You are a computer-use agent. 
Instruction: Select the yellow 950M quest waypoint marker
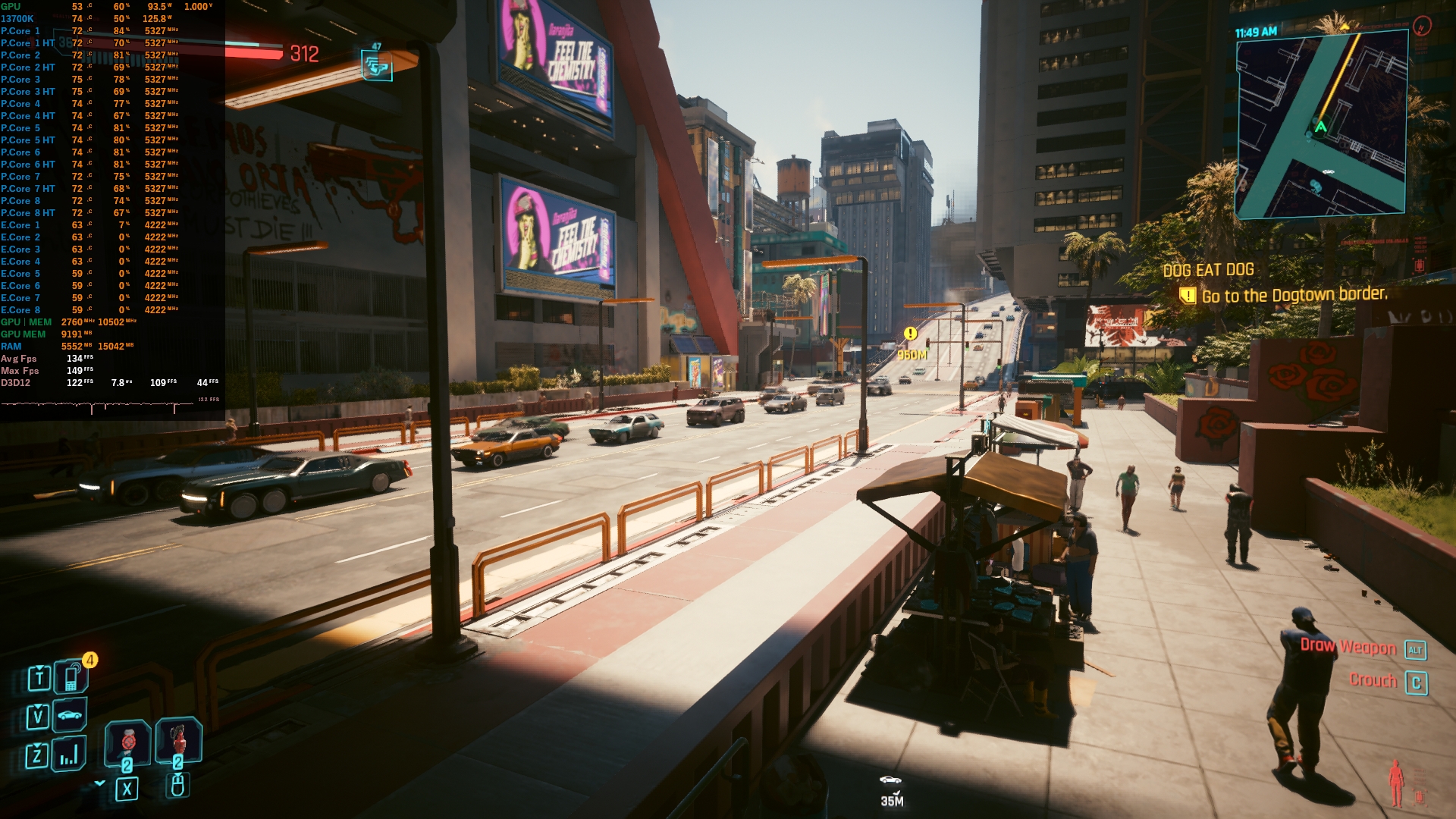point(911,334)
